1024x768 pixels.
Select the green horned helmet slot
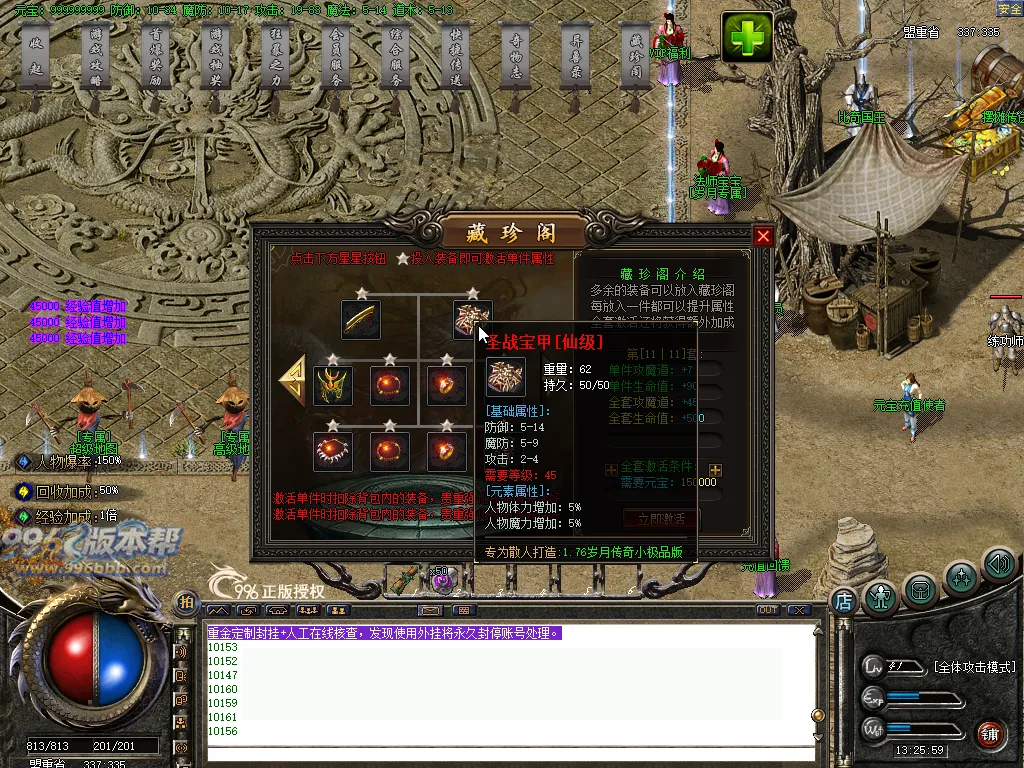333,385
